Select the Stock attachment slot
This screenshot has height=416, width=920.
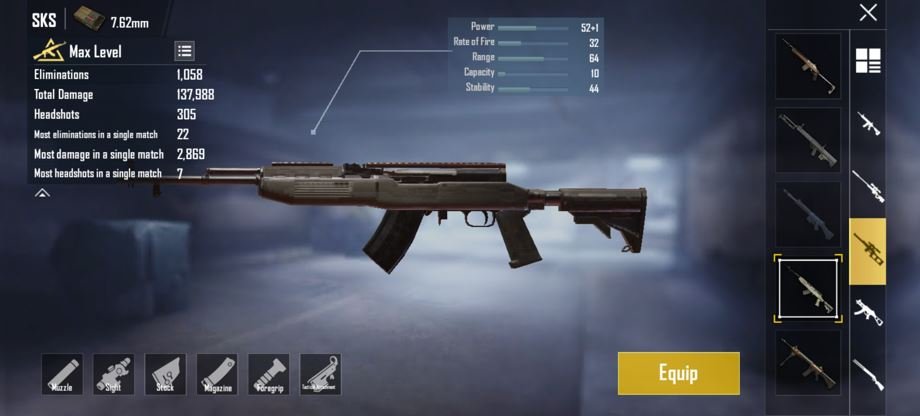coord(165,374)
